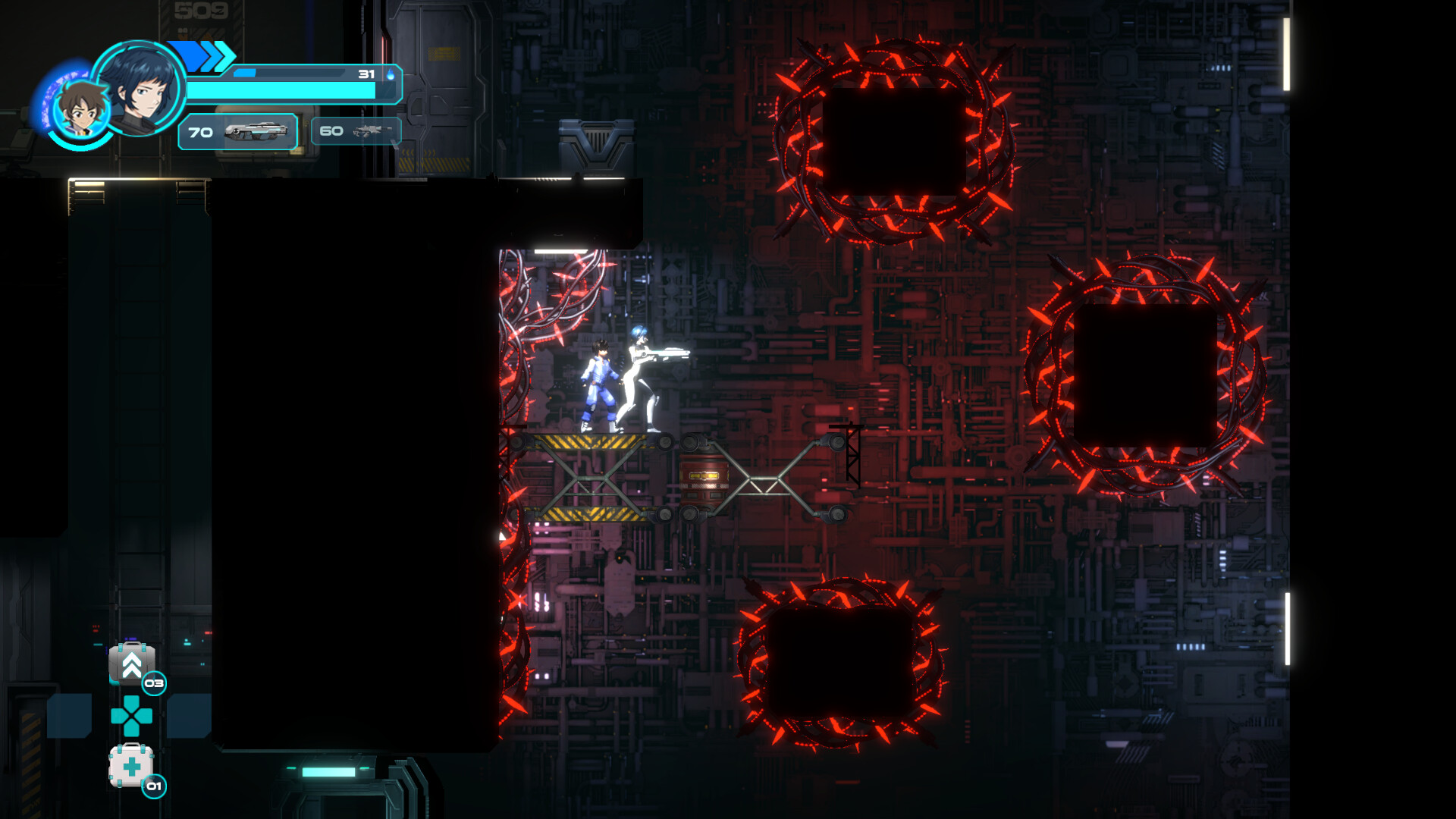Screen dimensions: 1456x819
Task: Click the cyan health bar
Action: (281, 91)
